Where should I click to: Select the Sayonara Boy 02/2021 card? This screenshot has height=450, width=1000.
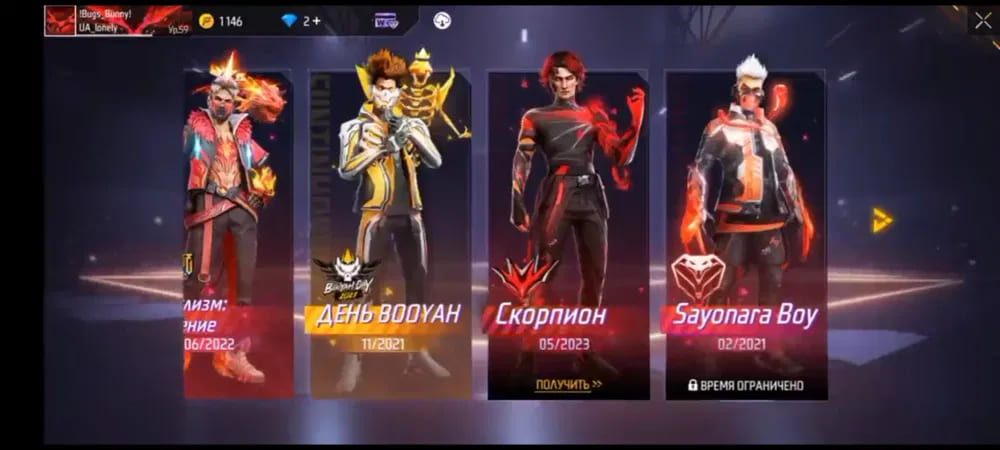(745, 230)
